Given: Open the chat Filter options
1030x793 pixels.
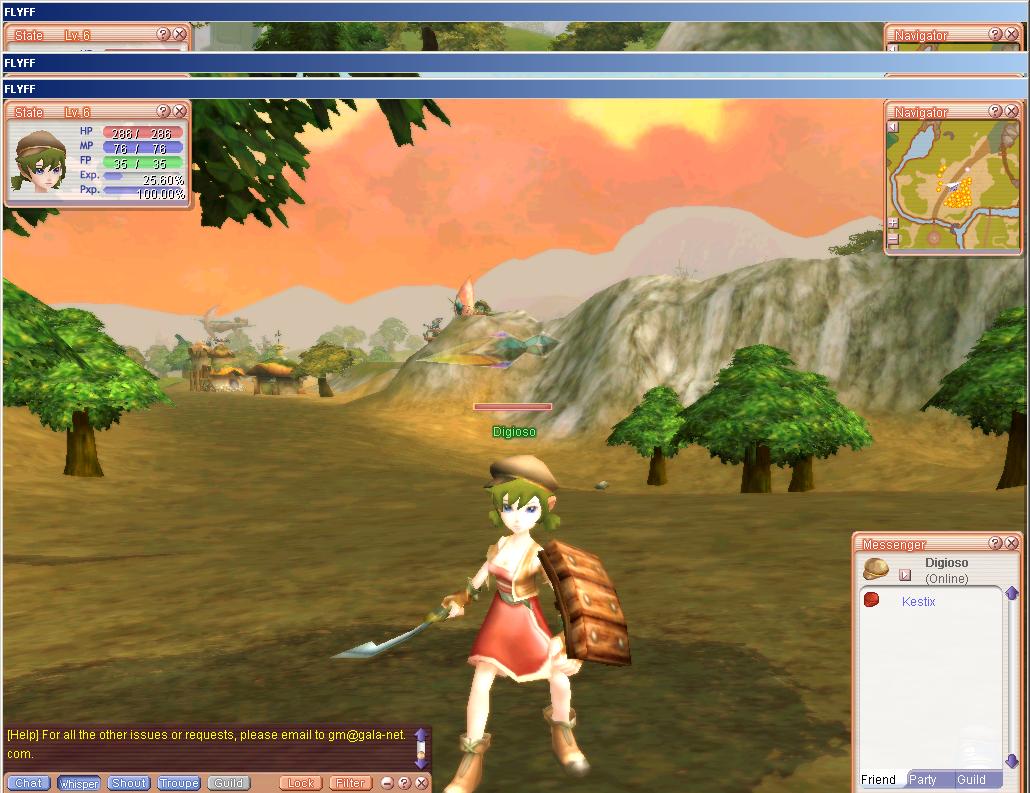Looking at the screenshot, I should 350,783.
